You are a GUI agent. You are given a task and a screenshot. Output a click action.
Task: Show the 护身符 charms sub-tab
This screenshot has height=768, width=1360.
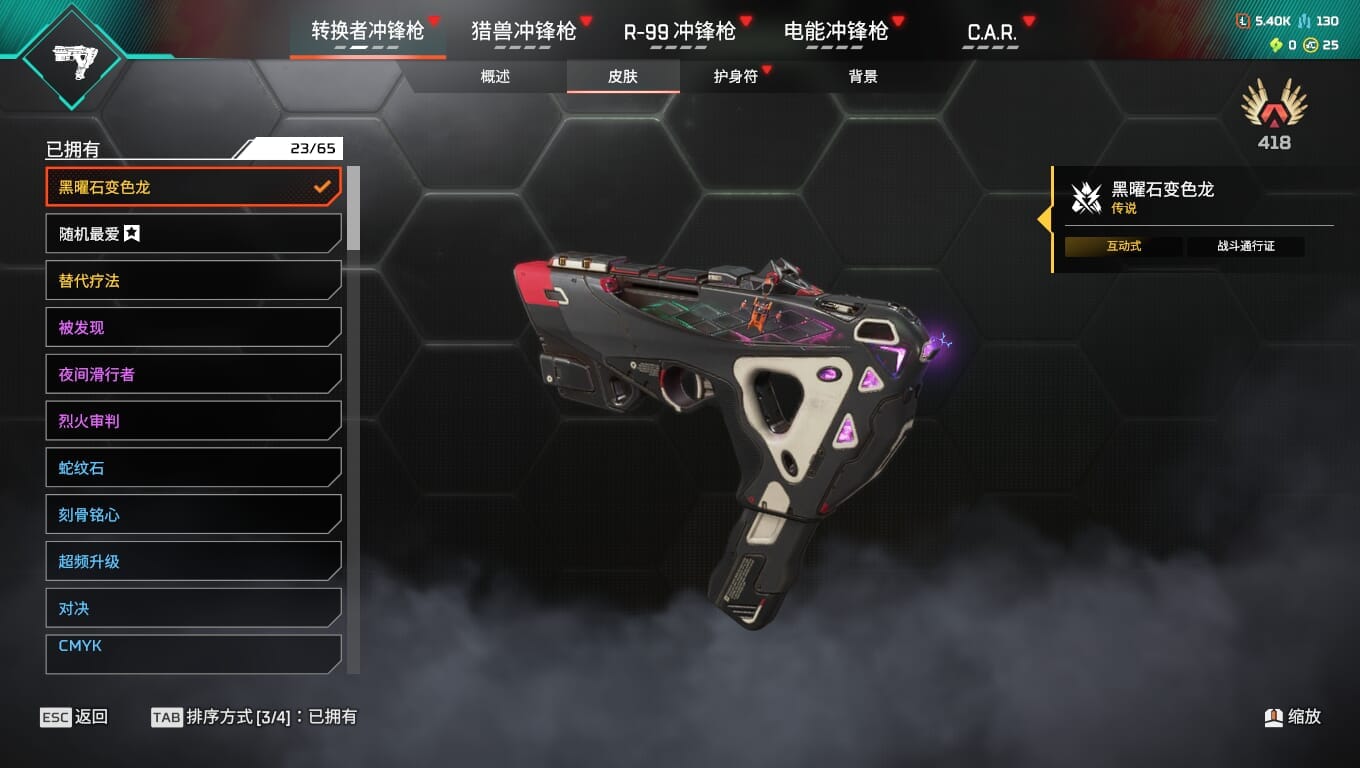736,76
